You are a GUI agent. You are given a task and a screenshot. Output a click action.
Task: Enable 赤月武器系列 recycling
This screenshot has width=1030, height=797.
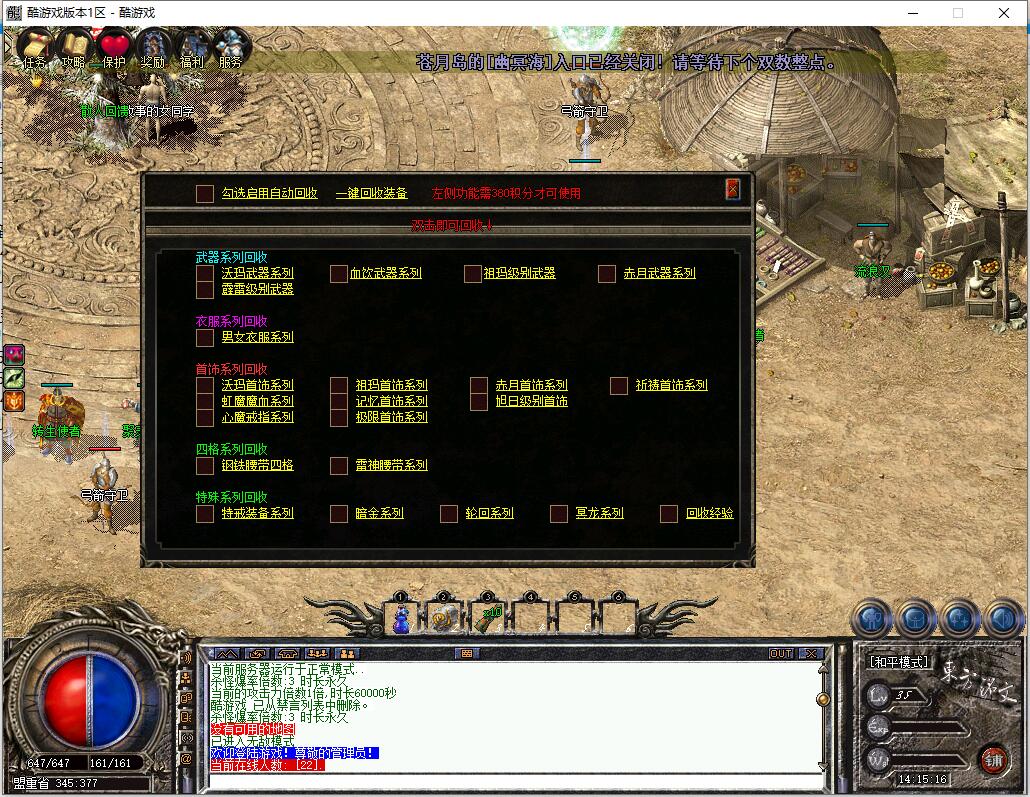tap(607, 273)
